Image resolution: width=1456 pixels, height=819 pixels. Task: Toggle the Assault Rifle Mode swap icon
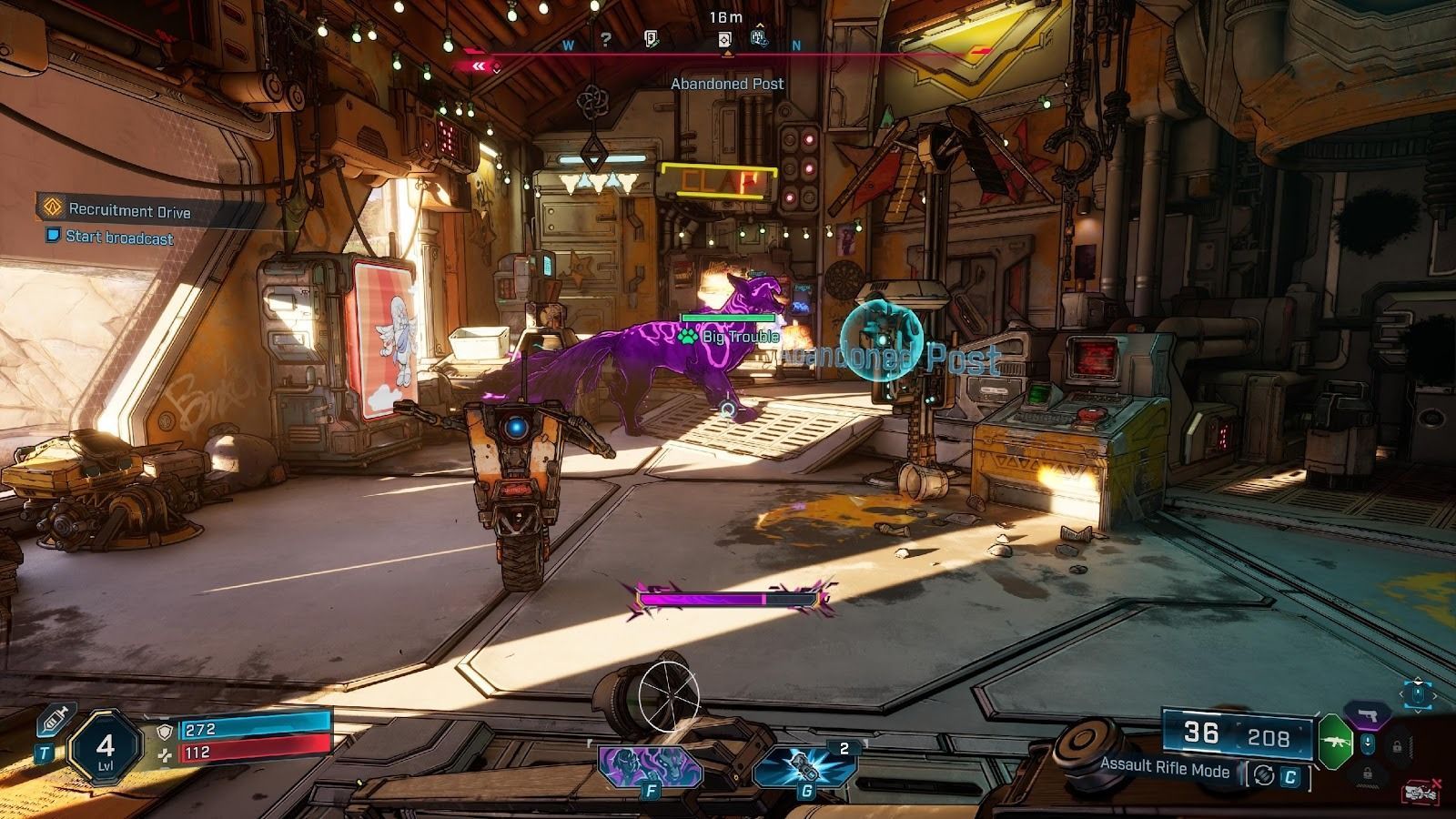click(1262, 776)
